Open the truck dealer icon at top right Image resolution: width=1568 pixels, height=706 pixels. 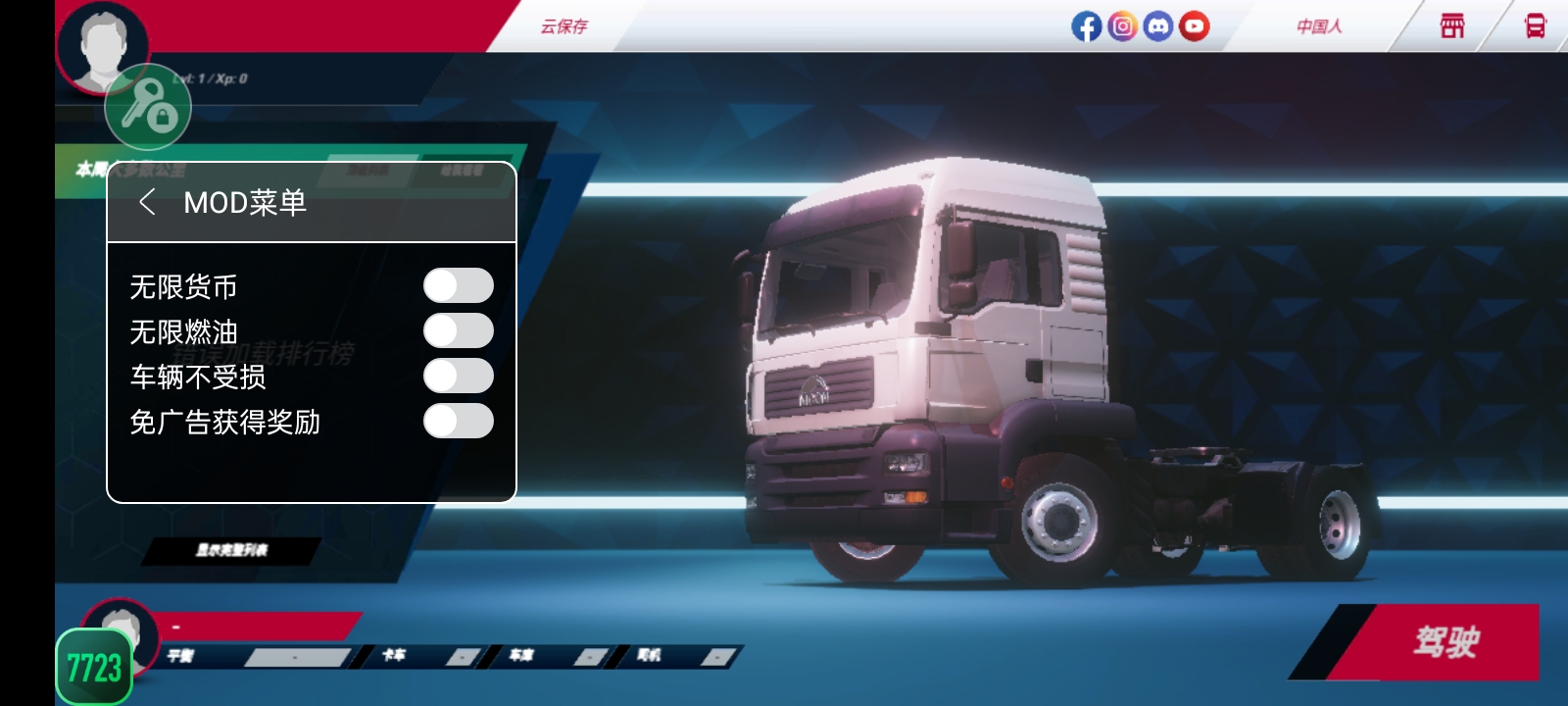1534,26
